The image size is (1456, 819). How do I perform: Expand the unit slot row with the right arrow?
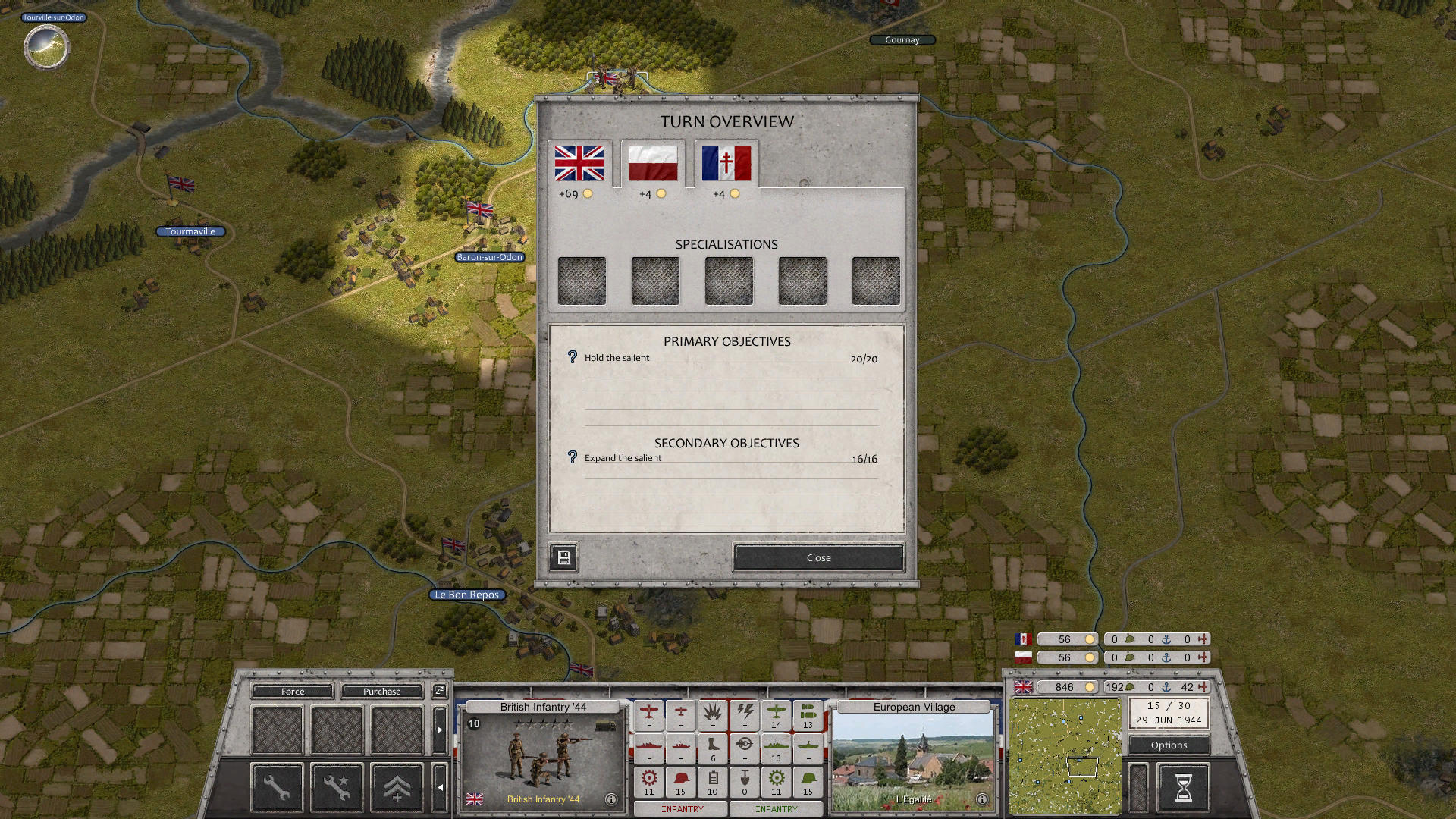tap(440, 729)
